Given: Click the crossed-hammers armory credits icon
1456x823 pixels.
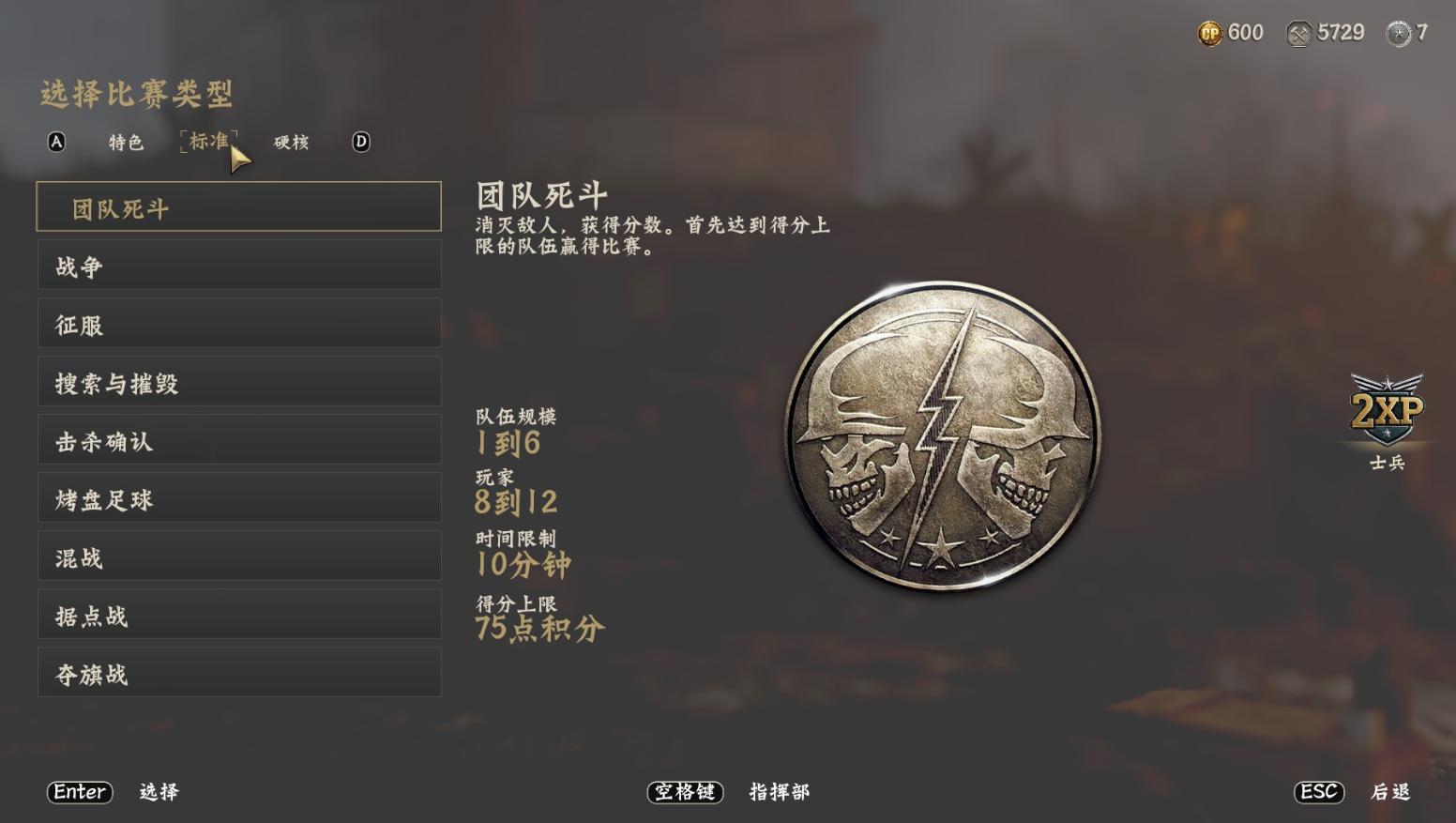Looking at the screenshot, I should coord(1299,31).
